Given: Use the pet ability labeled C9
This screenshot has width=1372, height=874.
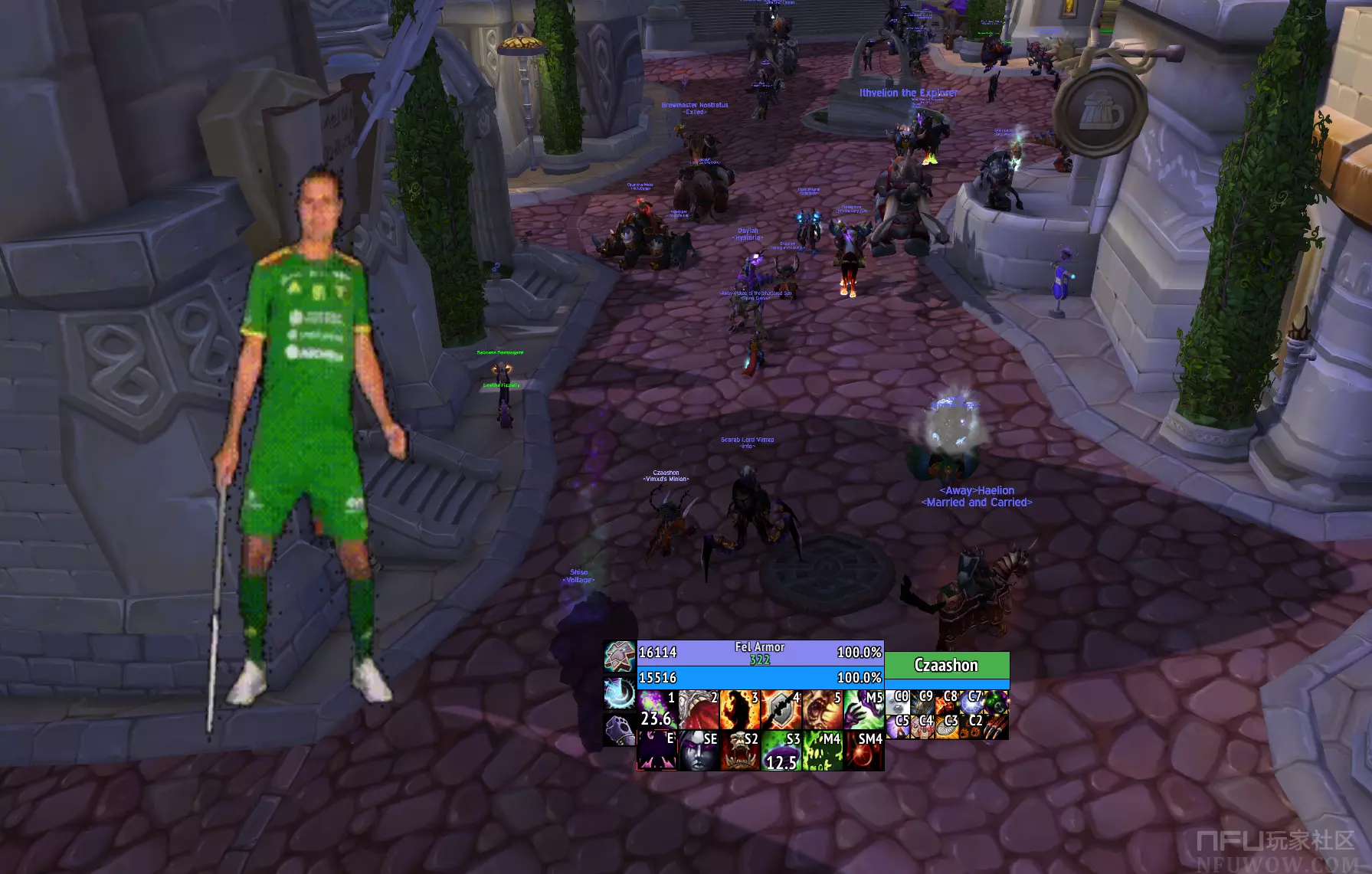Looking at the screenshot, I should point(923,702).
